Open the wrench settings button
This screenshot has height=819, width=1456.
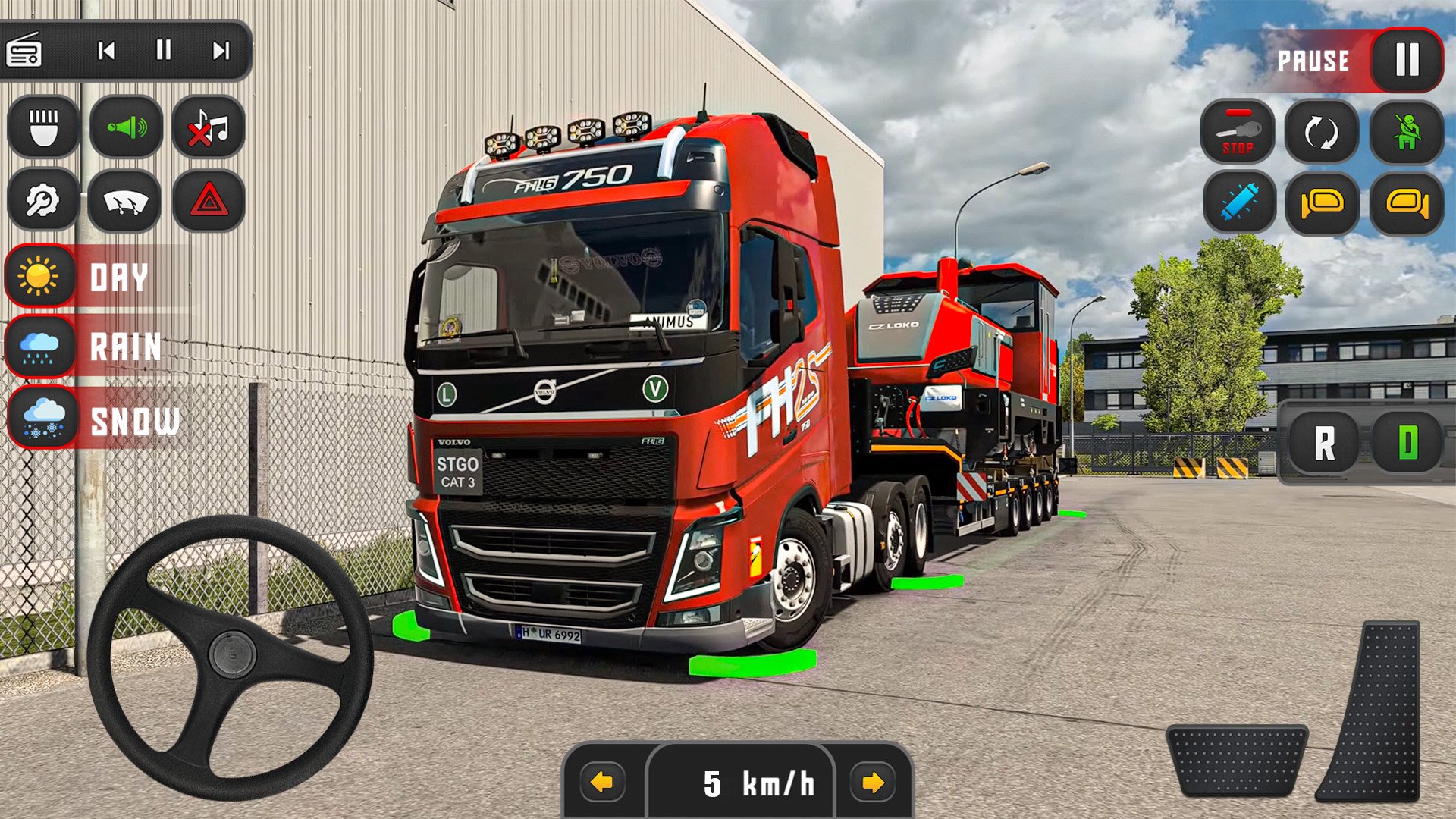43,201
